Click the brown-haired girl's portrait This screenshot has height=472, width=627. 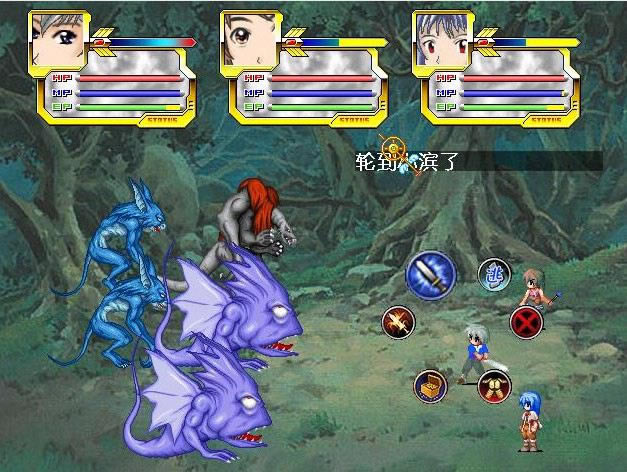(x=250, y=40)
